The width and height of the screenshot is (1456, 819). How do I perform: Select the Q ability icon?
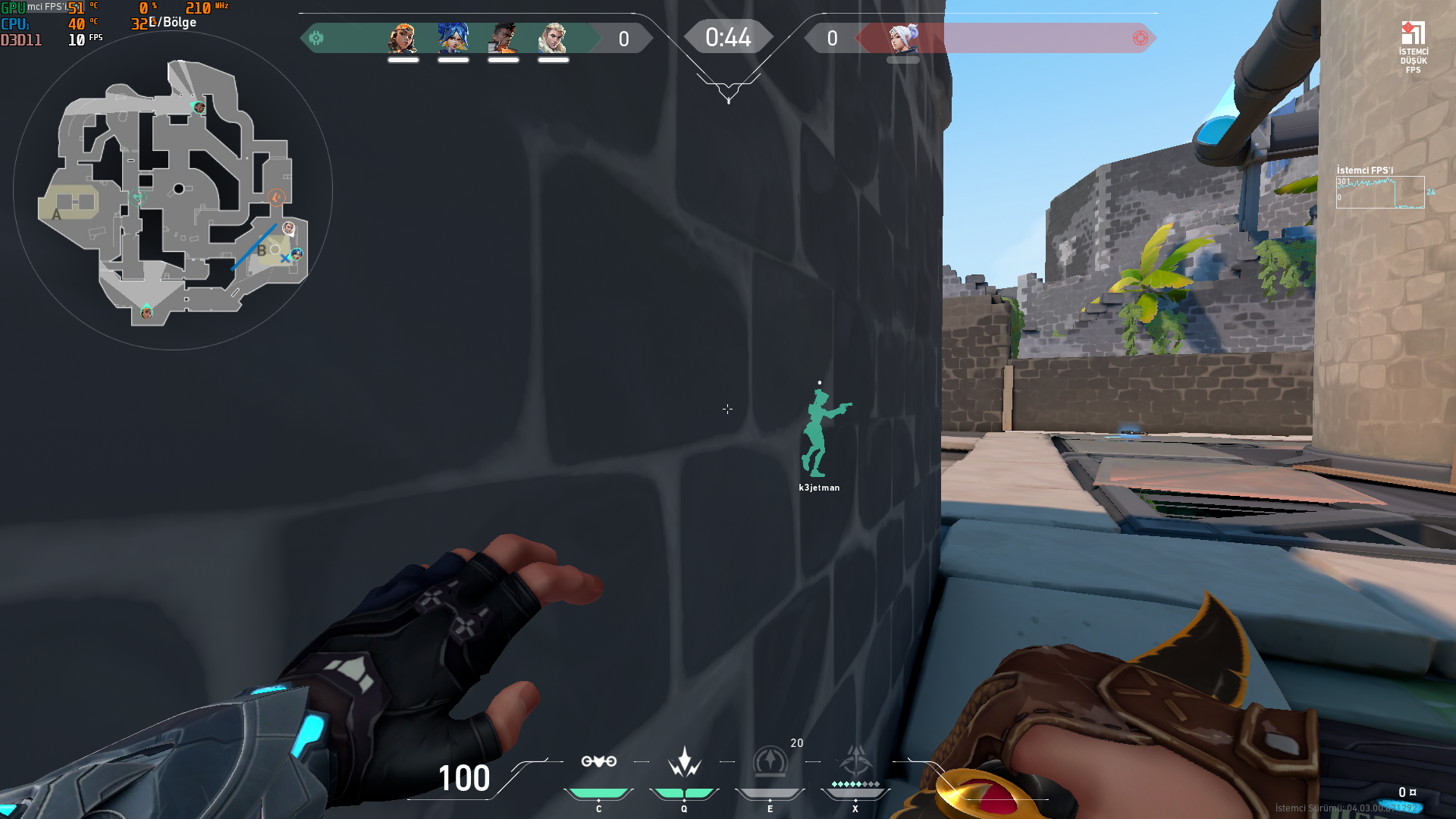click(683, 761)
